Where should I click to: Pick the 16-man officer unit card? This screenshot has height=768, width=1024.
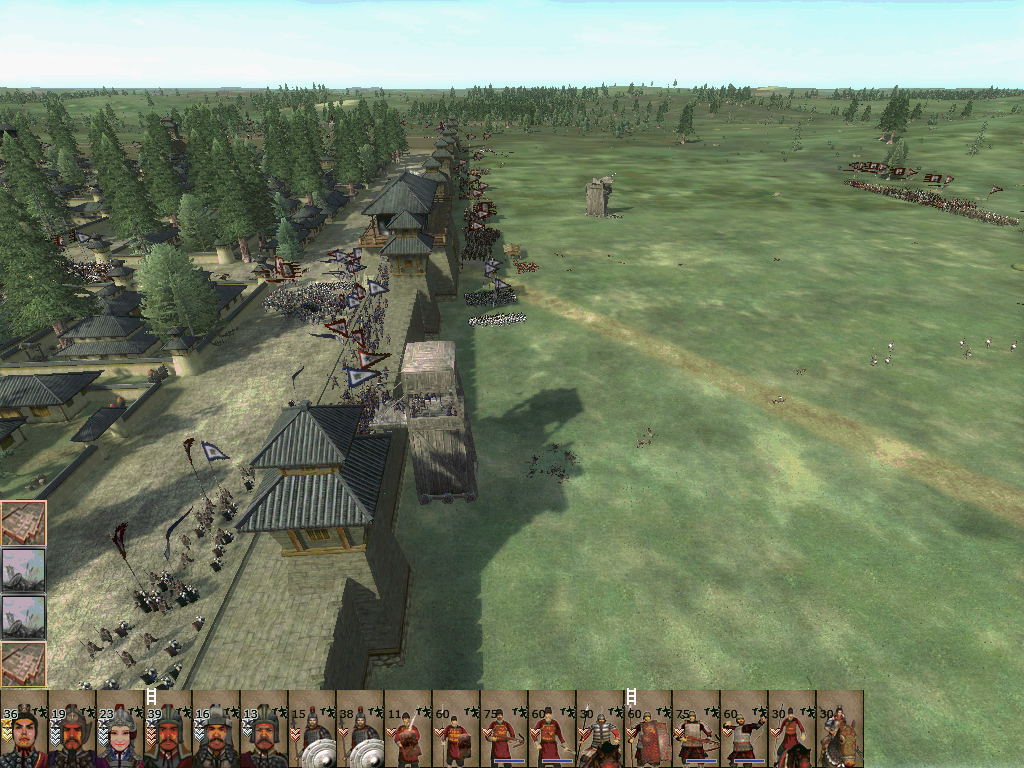[x=216, y=729]
